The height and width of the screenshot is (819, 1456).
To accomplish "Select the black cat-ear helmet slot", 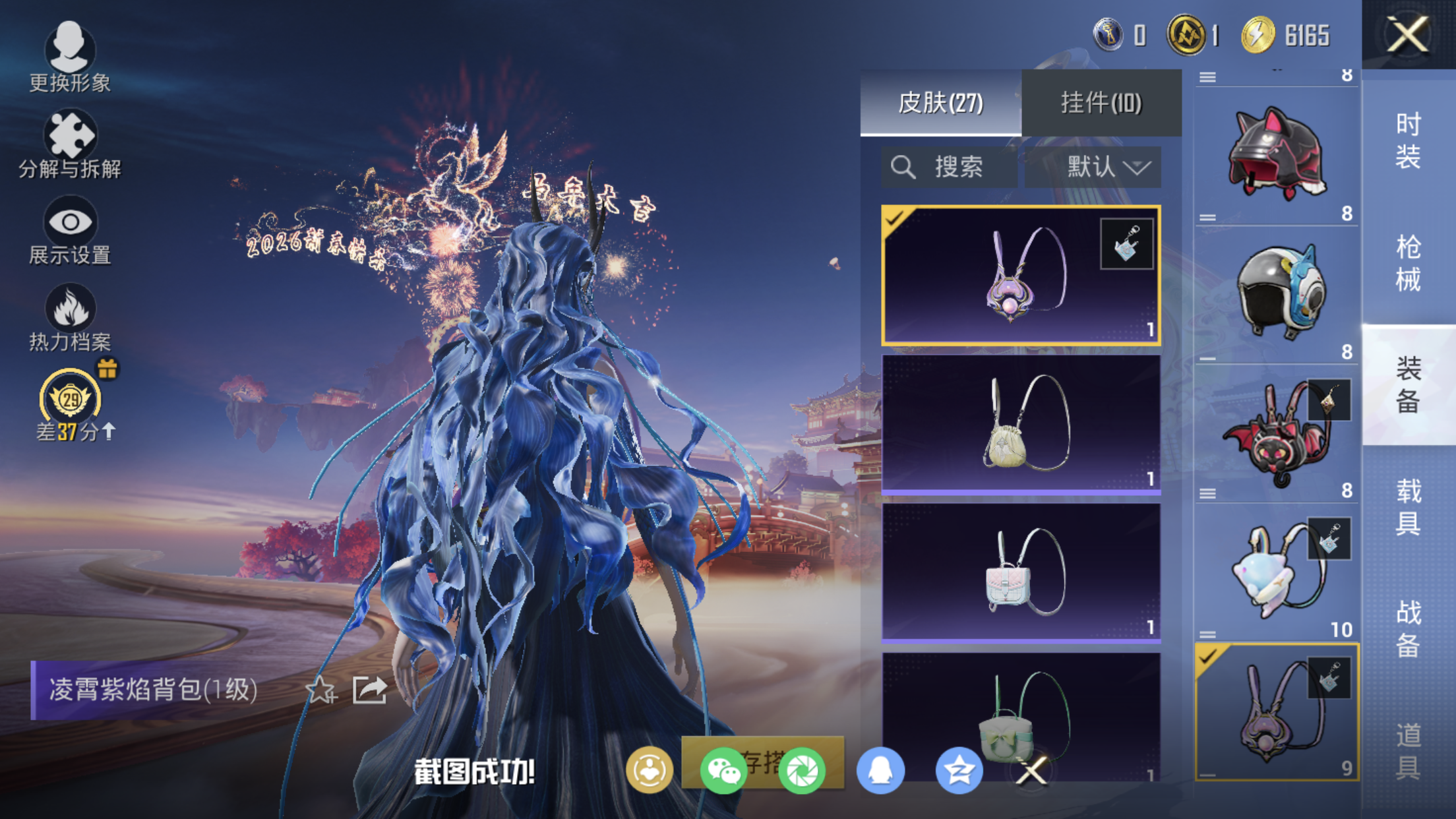I will (1277, 153).
